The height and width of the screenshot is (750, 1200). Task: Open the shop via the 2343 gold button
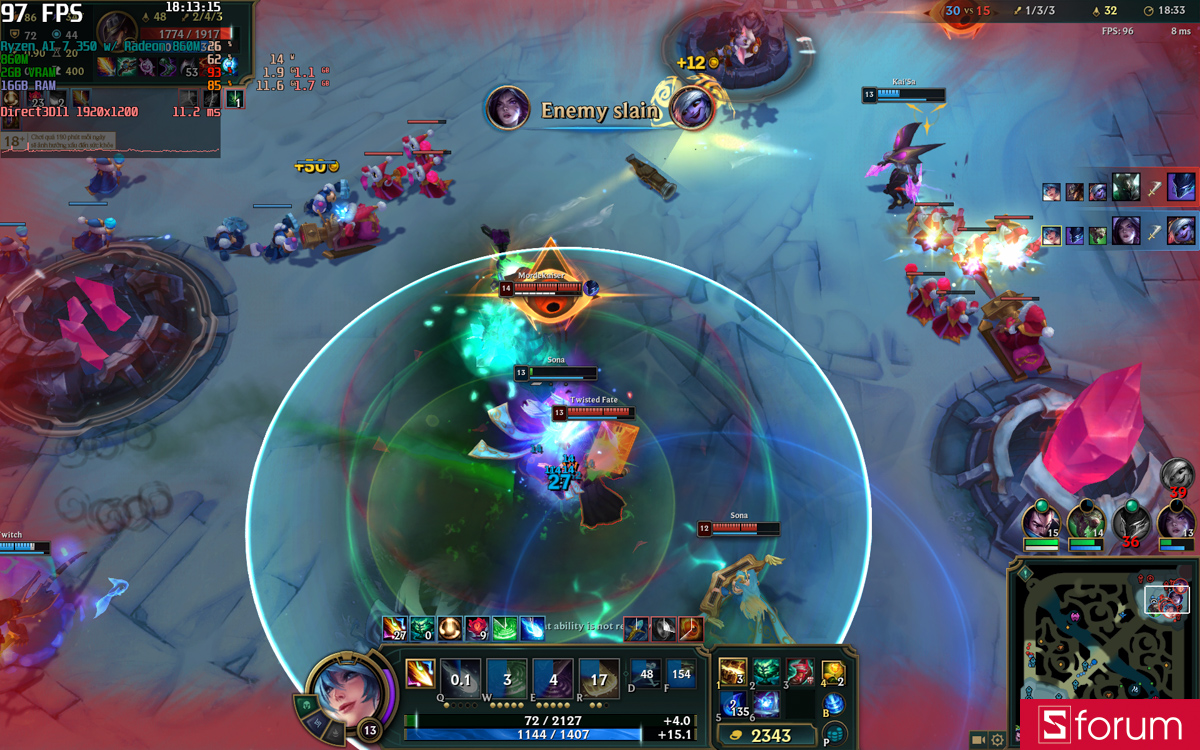click(767, 735)
